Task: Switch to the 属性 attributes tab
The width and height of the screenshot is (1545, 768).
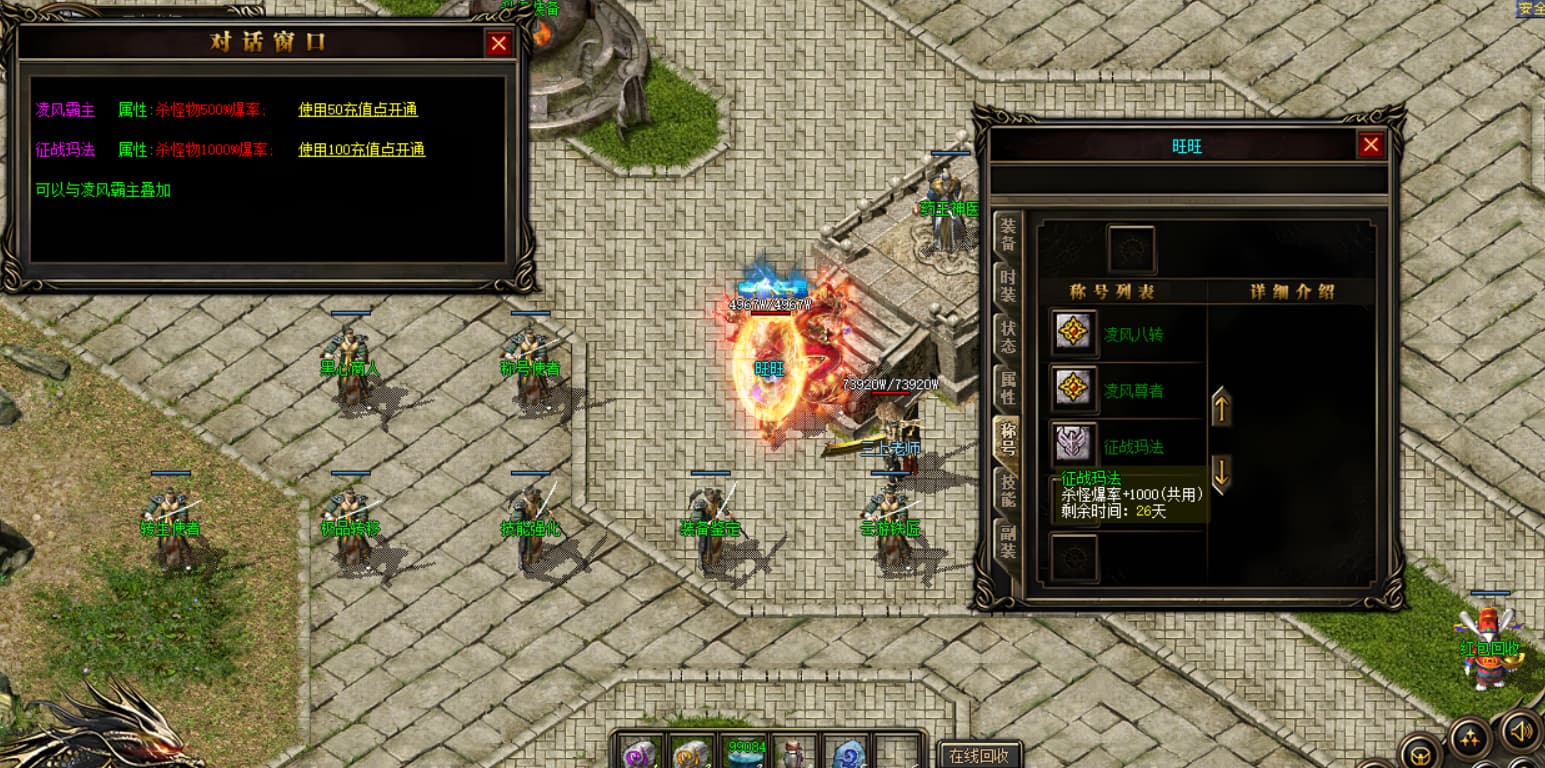Action: 1008,388
